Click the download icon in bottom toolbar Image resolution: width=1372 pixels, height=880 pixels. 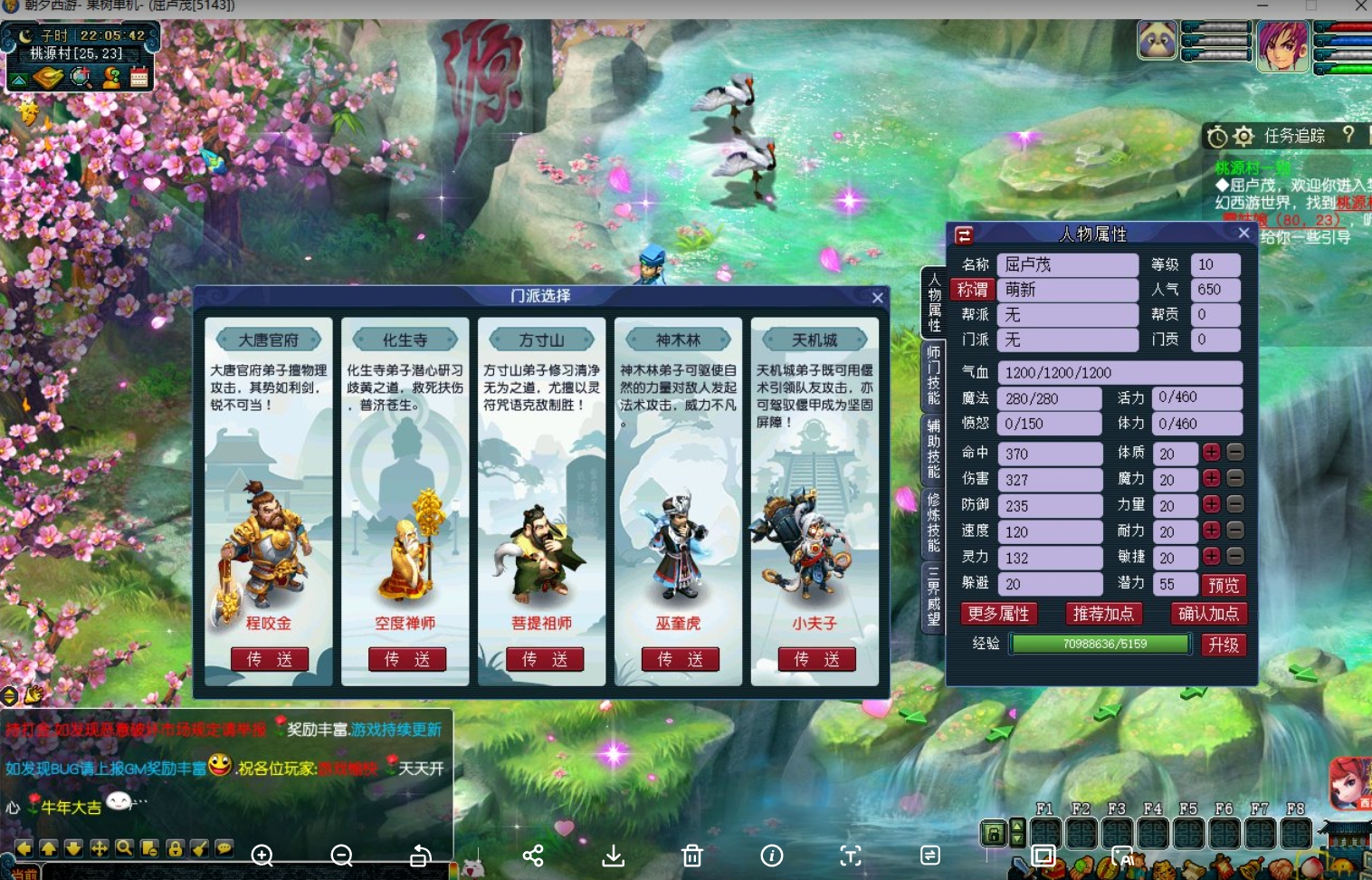(614, 856)
